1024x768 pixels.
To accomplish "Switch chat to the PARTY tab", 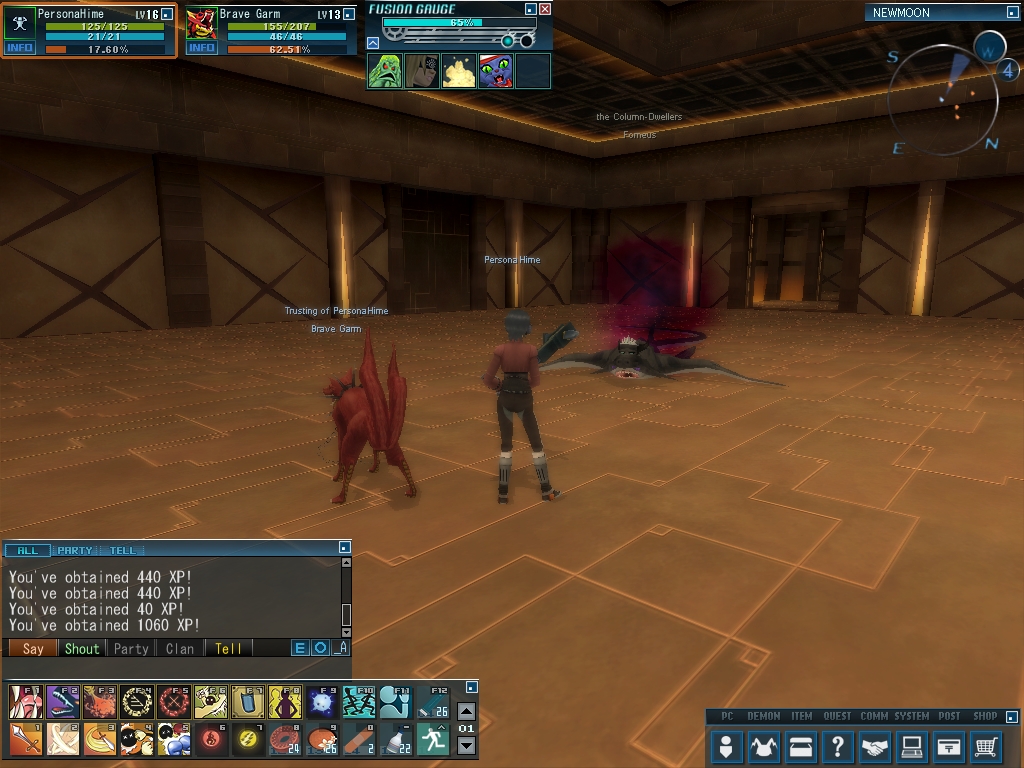I will tap(75, 550).
